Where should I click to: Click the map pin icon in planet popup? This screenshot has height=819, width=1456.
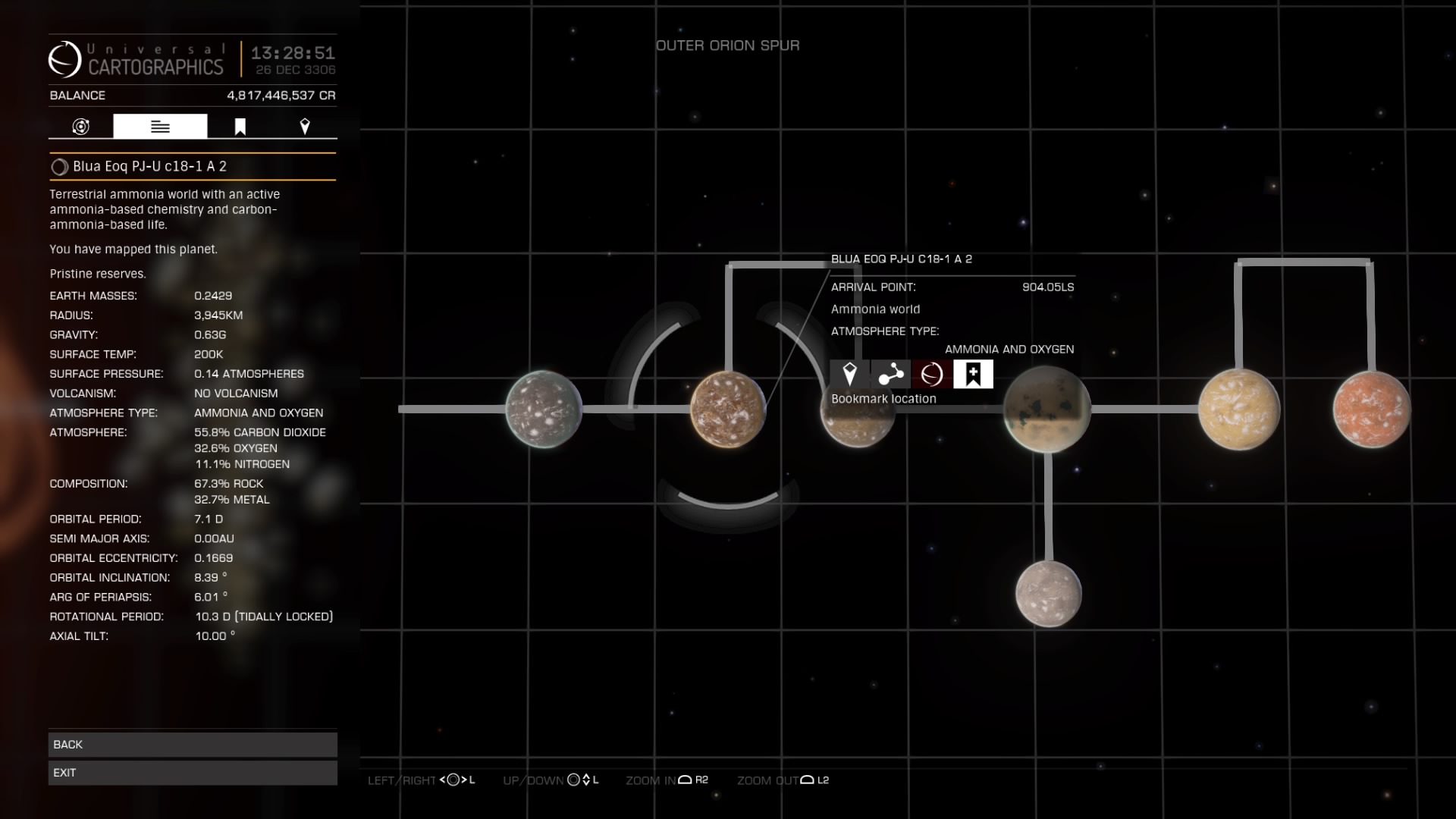(849, 374)
